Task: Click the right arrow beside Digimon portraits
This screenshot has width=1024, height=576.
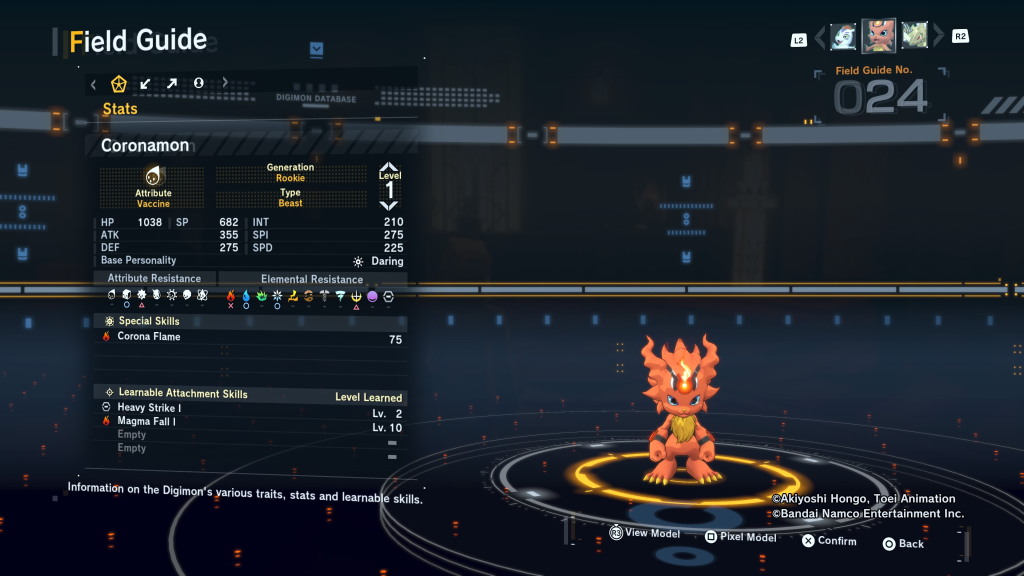Action: (x=936, y=38)
